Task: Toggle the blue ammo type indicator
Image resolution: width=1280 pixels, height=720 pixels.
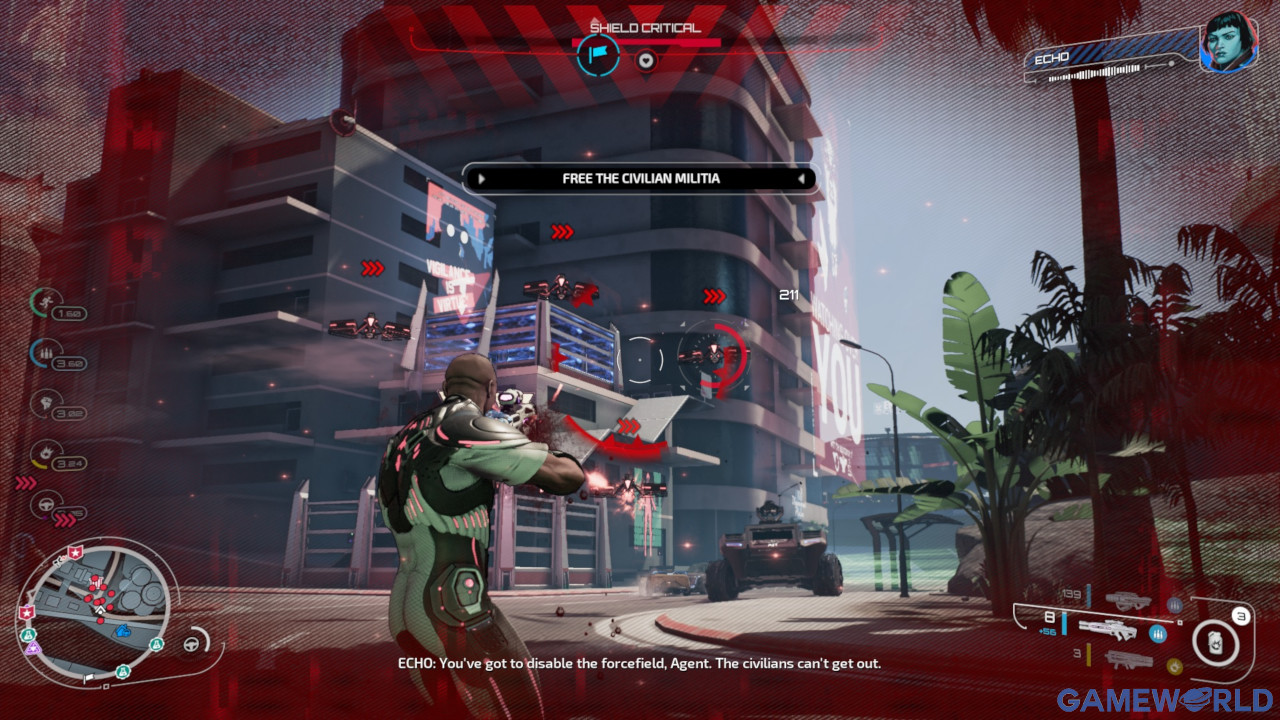Action: tap(1158, 635)
